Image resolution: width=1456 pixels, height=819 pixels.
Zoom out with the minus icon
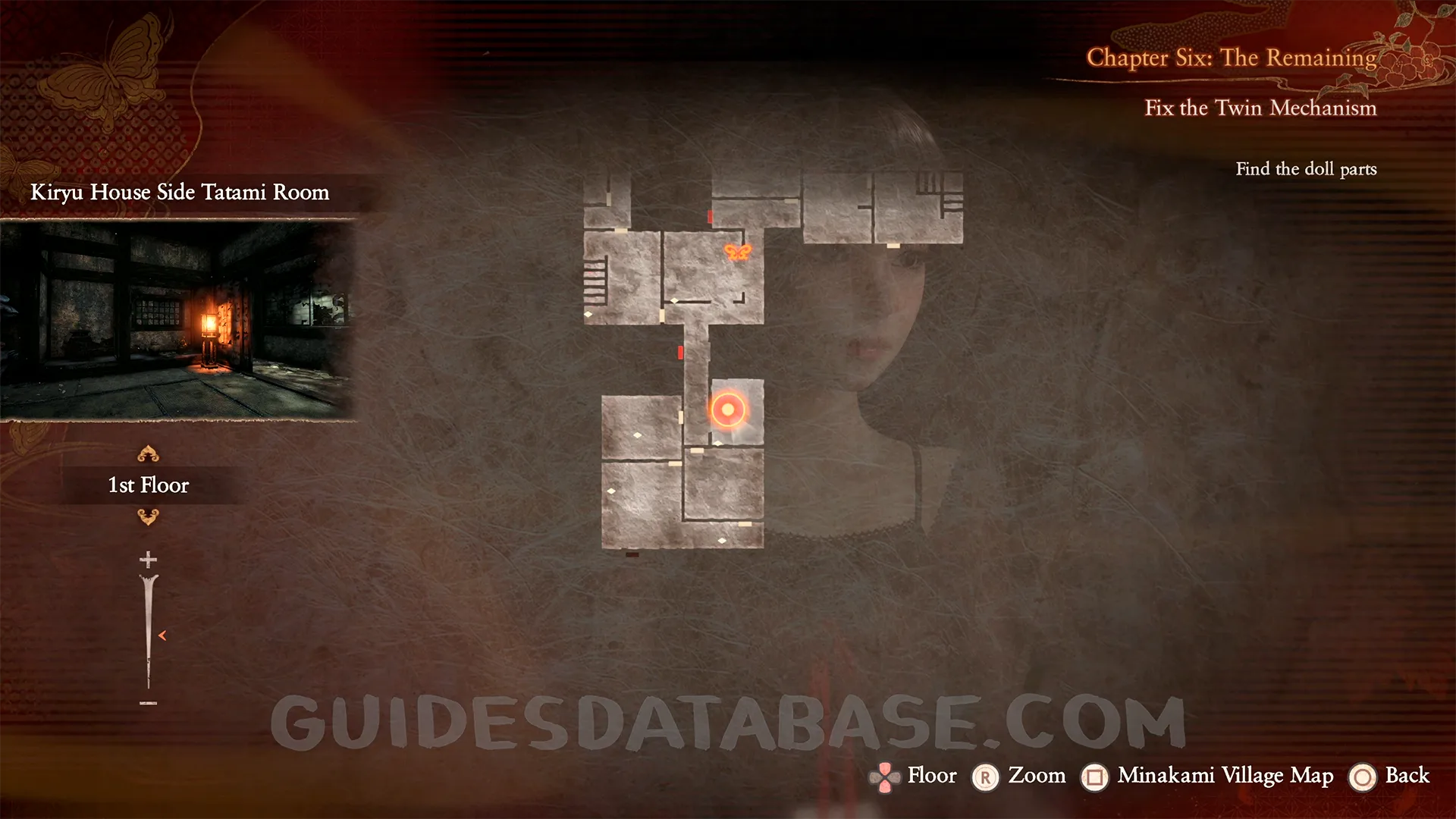click(148, 704)
